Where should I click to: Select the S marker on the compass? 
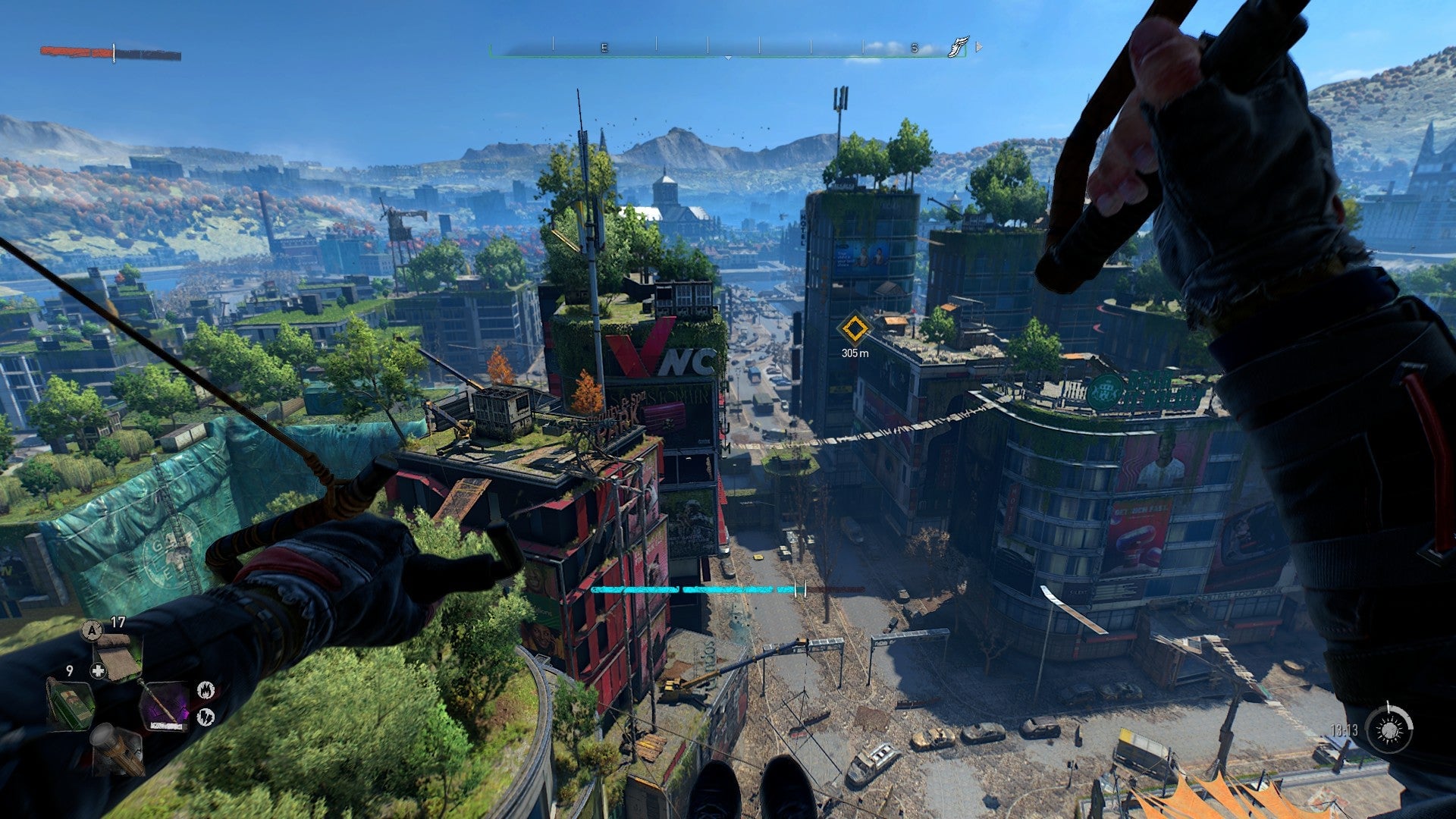[914, 47]
